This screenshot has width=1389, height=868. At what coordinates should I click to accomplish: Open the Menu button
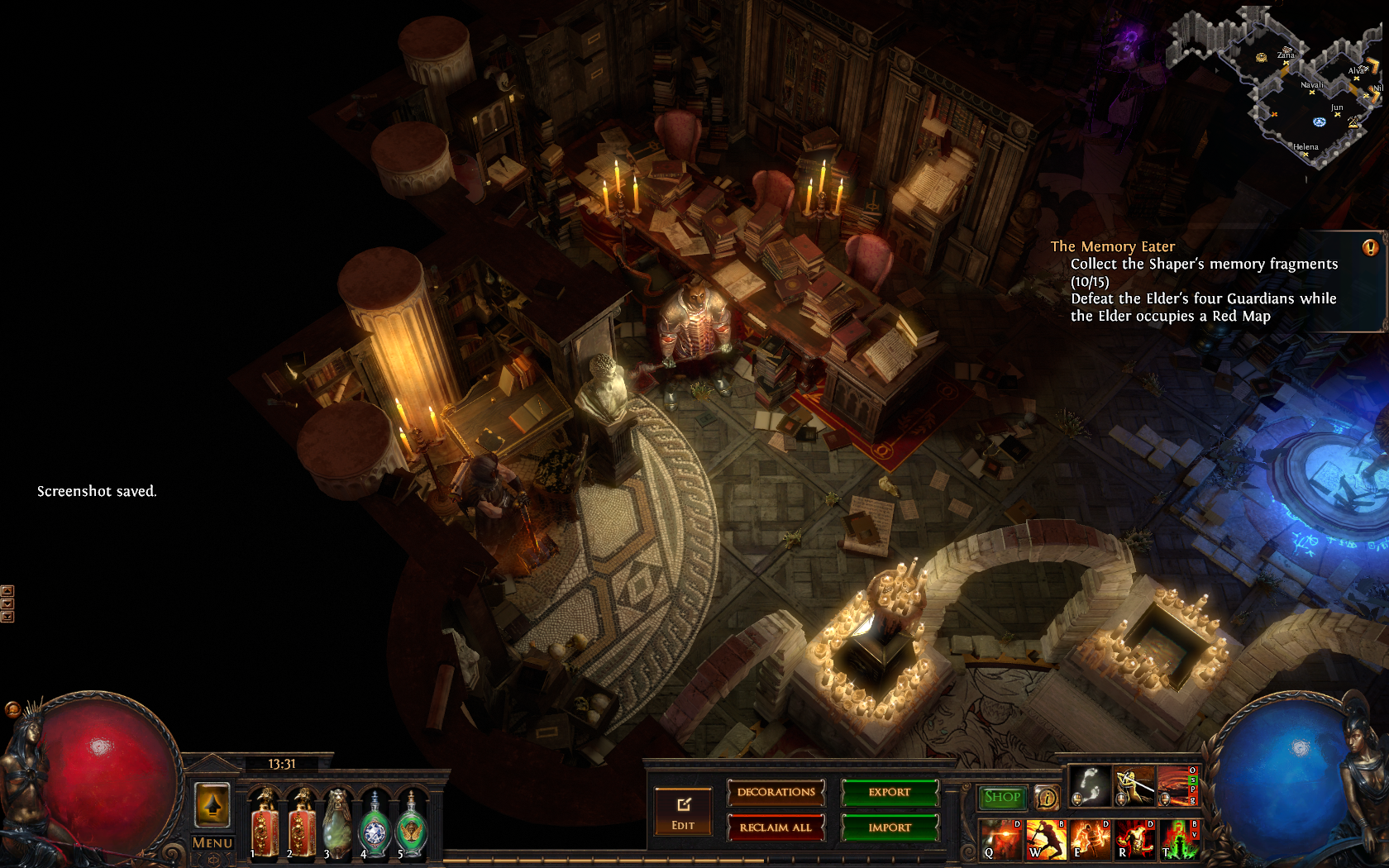point(212,842)
